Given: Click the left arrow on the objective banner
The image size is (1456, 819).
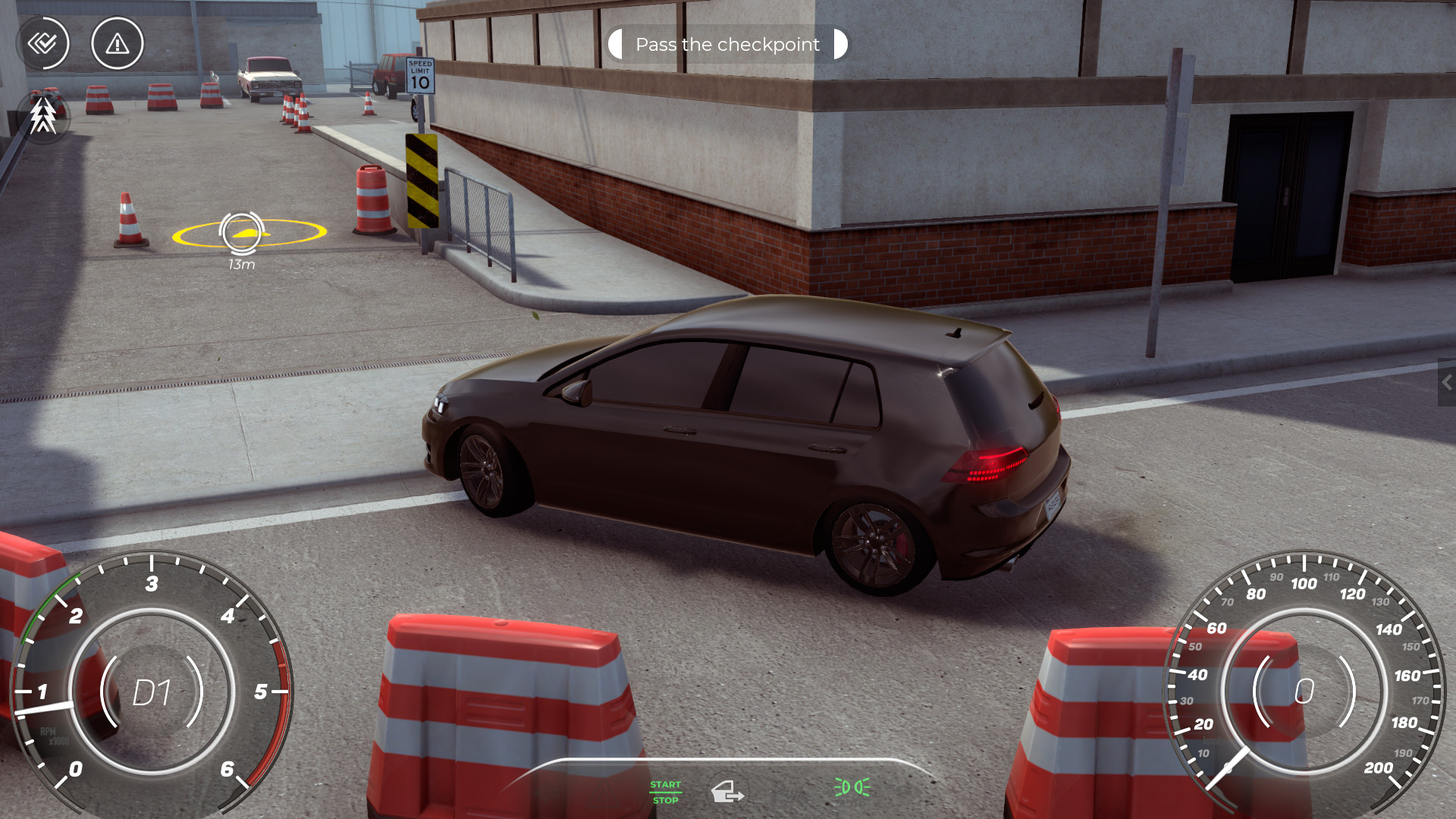Looking at the screenshot, I should click(x=616, y=45).
